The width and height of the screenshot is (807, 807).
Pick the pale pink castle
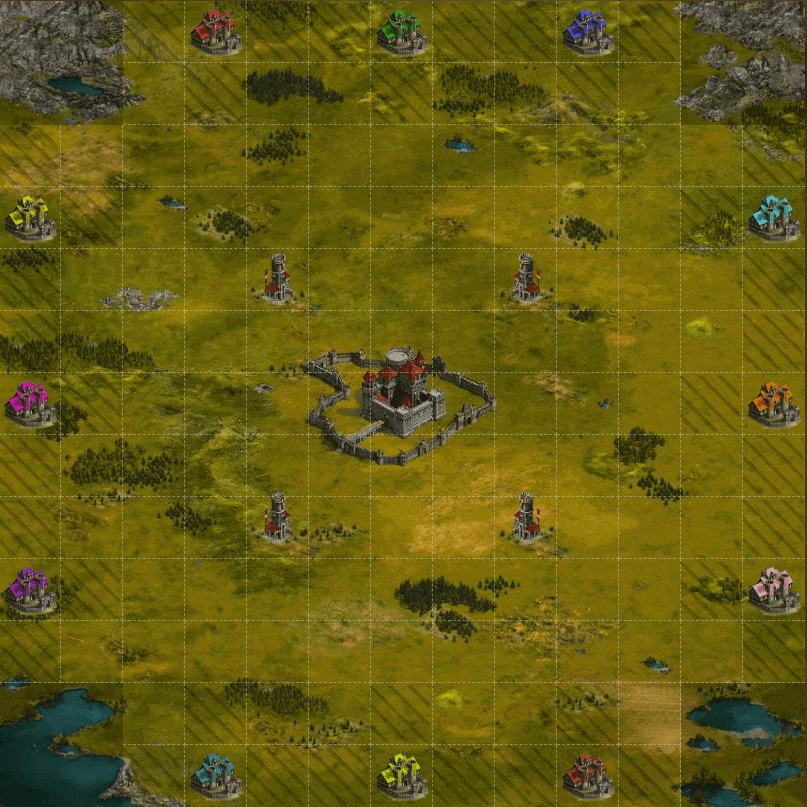pyautogui.click(x=774, y=588)
